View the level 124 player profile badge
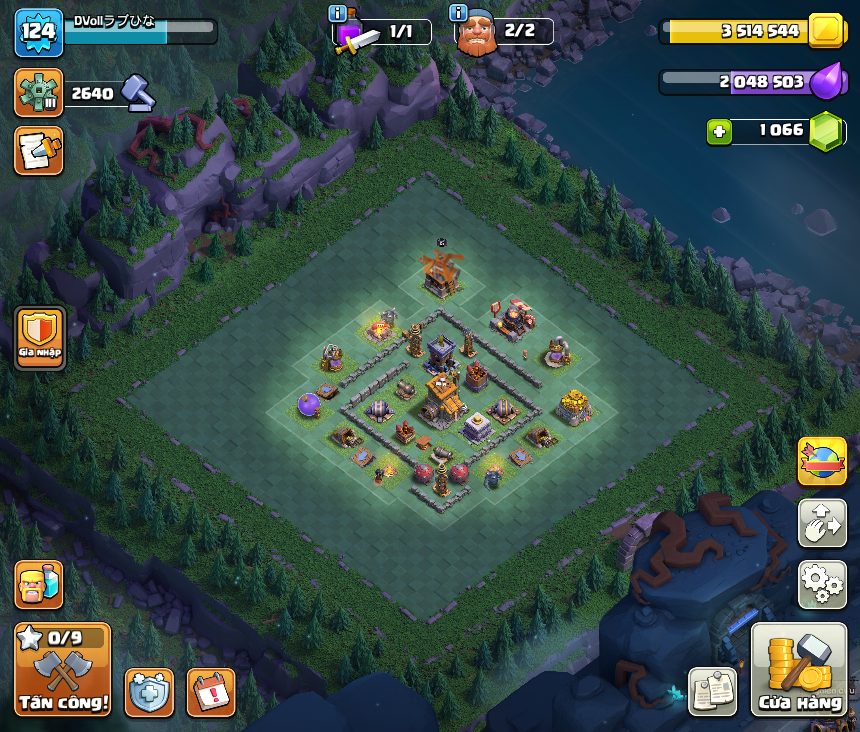This screenshot has width=860, height=732. click(x=38, y=32)
